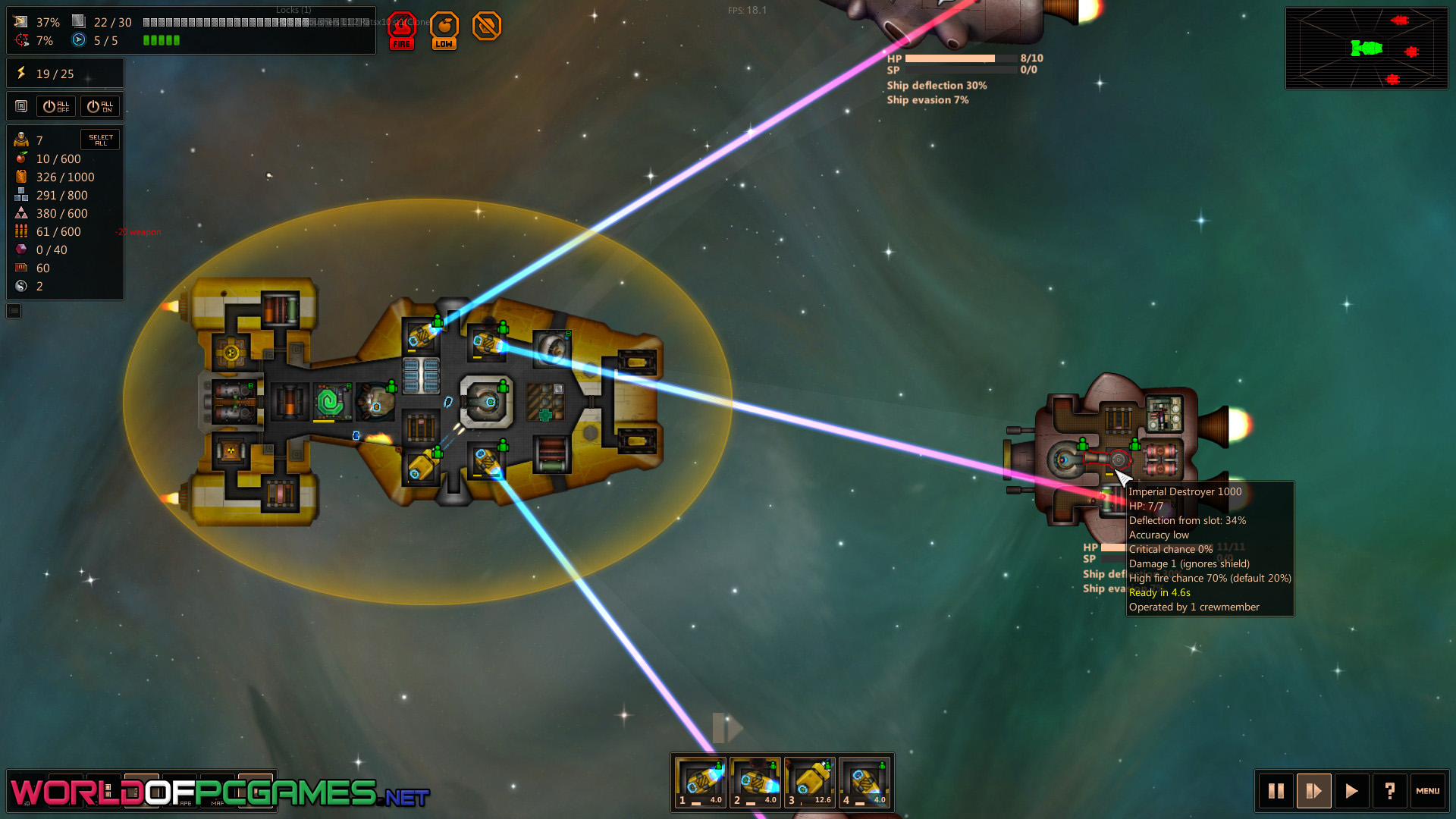Click the red FIRE alert icon
Screen dimensions: 1456x819
[402, 30]
